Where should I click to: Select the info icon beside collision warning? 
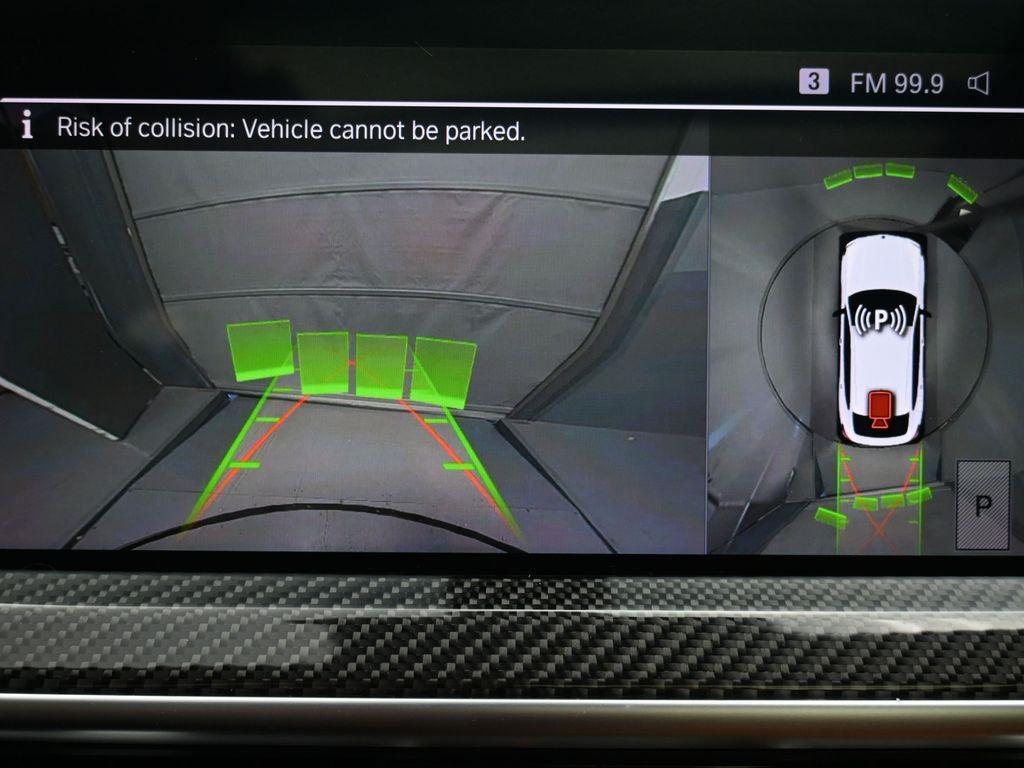27,127
